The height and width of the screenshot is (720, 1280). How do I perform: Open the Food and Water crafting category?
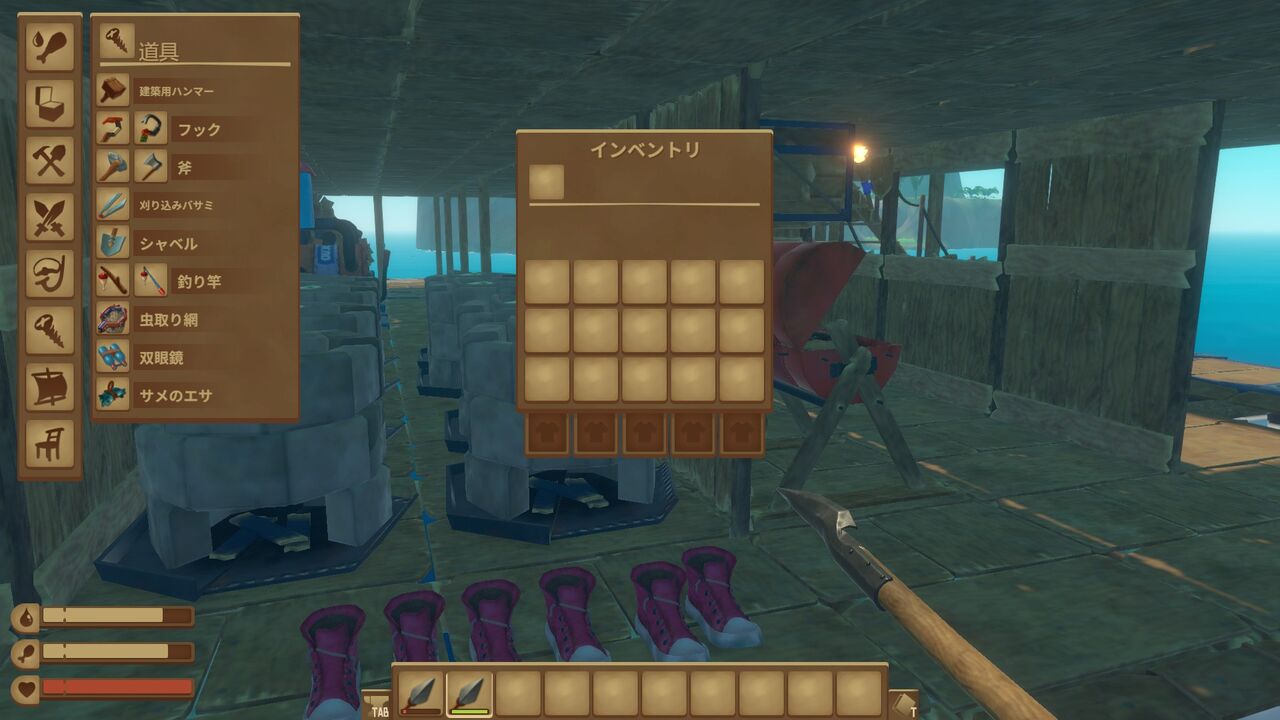coord(48,45)
